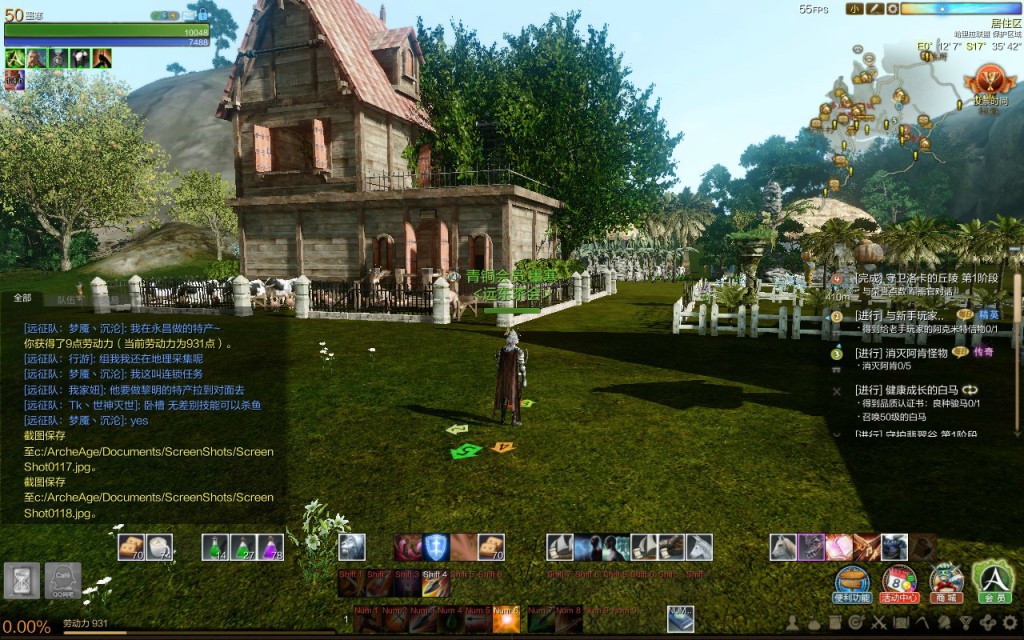Activate the blue shield skill icon
Screen dimensions: 1024x640
coord(436,546)
